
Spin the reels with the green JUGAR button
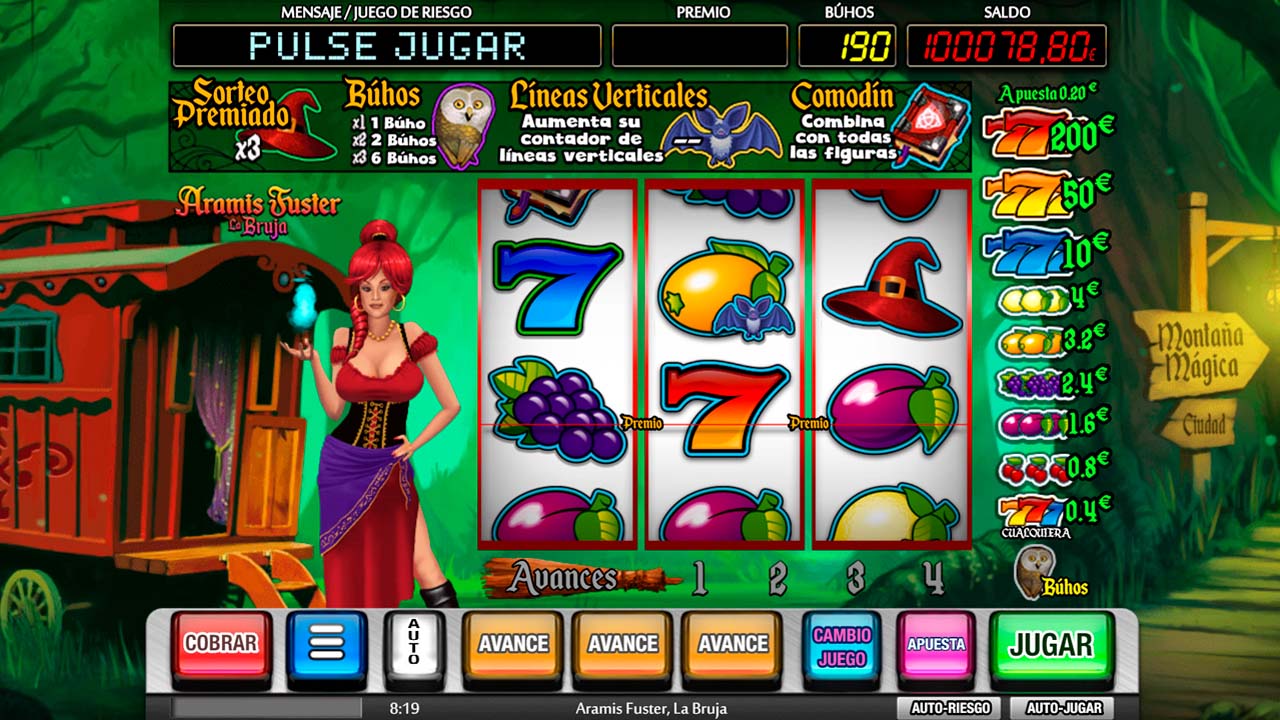1051,645
